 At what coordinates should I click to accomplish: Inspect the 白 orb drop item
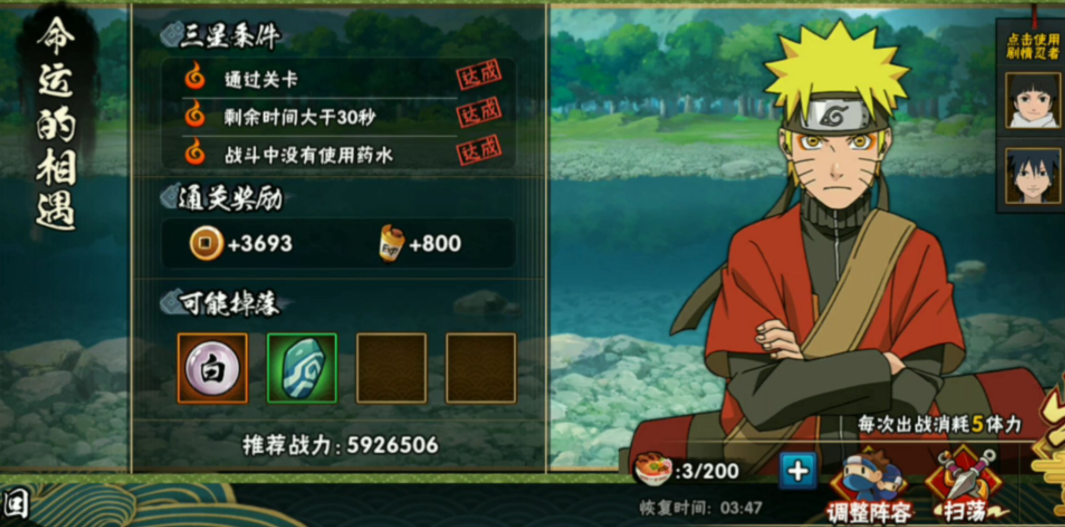click(x=212, y=368)
